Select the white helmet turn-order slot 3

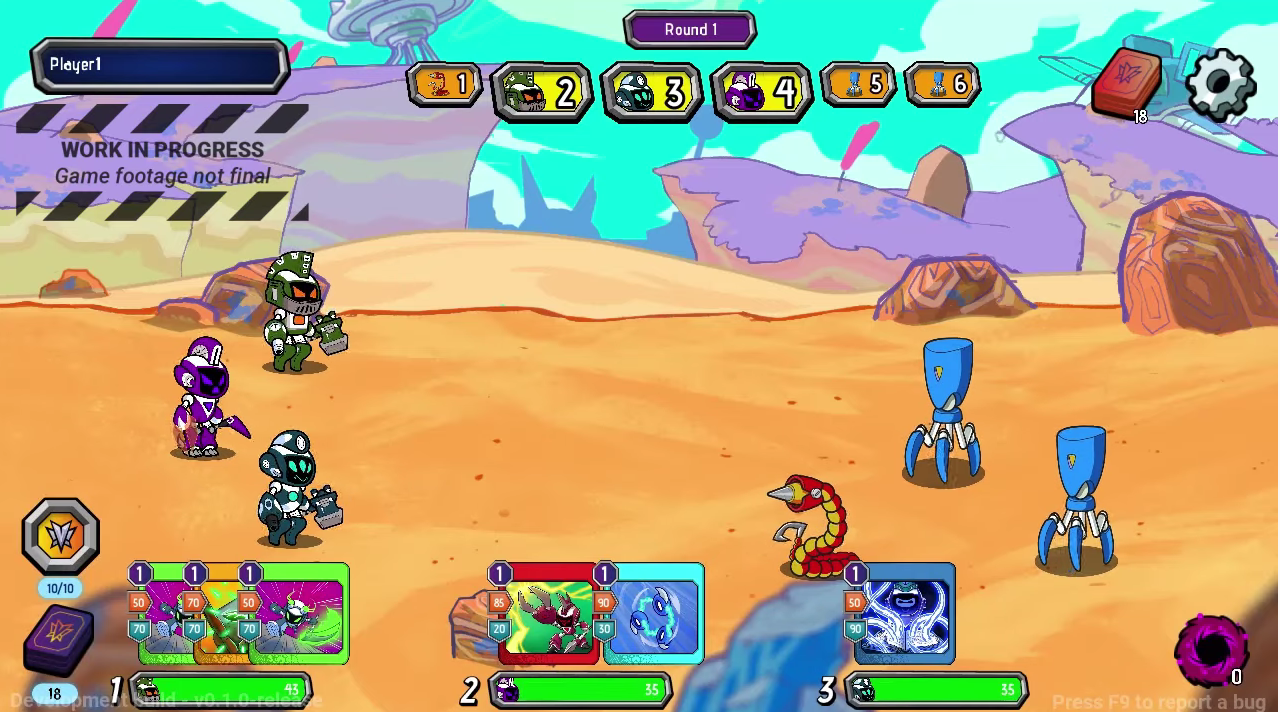(x=651, y=92)
